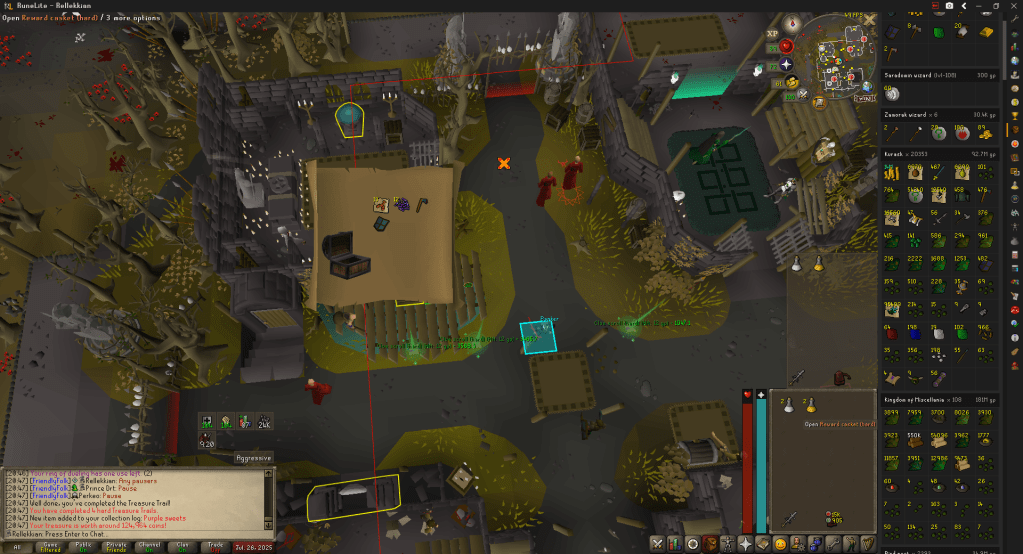Screen dimensions: 1023x554
Task: Select the Clan chat filter tab
Action: tap(181, 546)
